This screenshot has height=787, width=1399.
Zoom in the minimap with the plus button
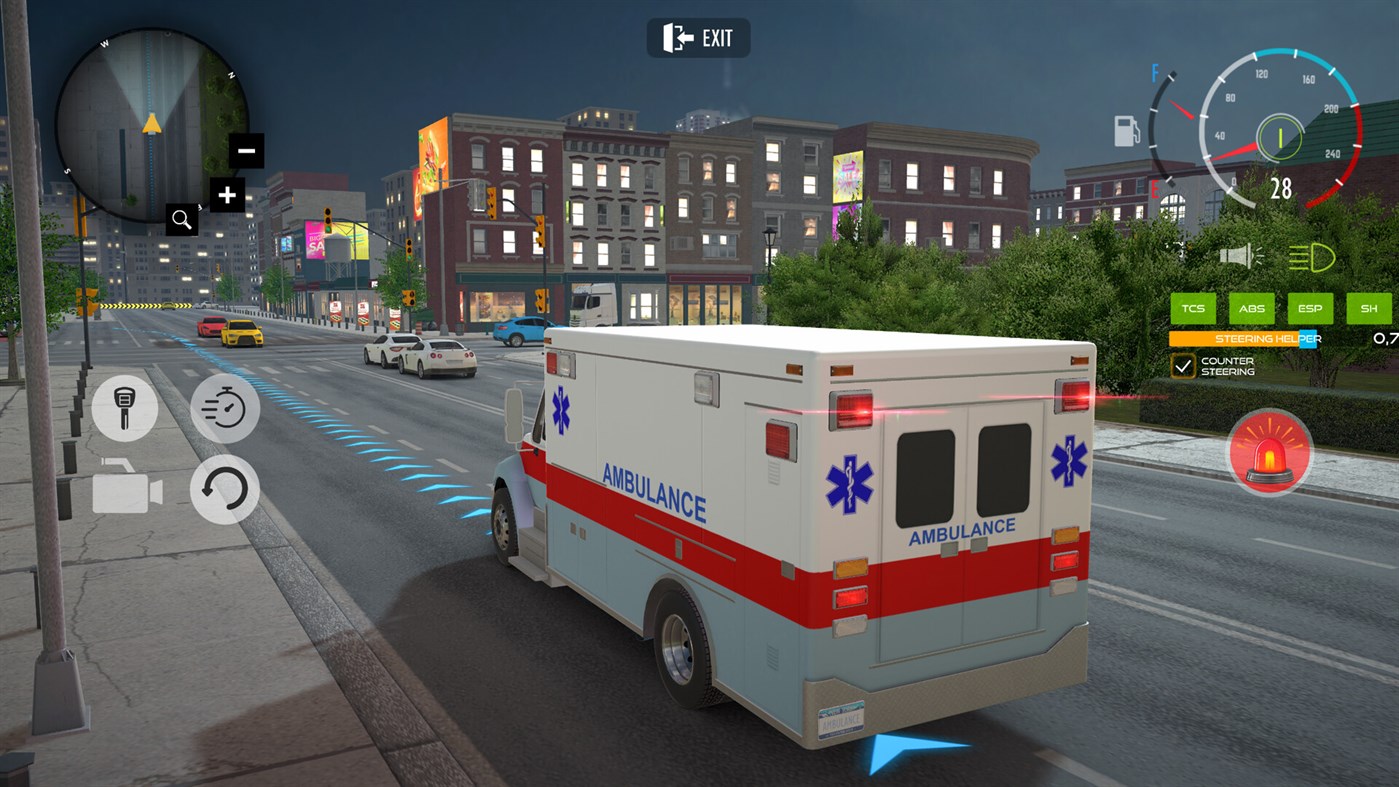pyautogui.click(x=227, y=195)
